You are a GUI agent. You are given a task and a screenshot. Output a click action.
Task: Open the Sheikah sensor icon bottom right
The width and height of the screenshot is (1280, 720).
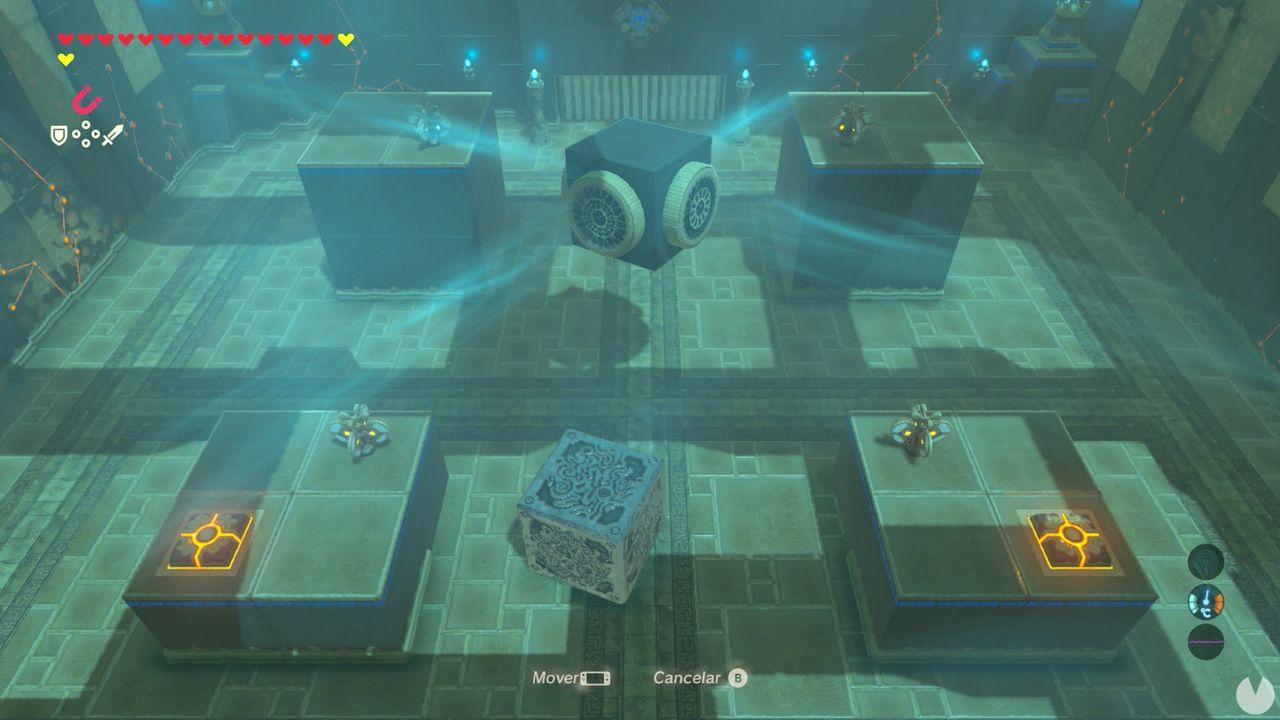[1206, 561]
